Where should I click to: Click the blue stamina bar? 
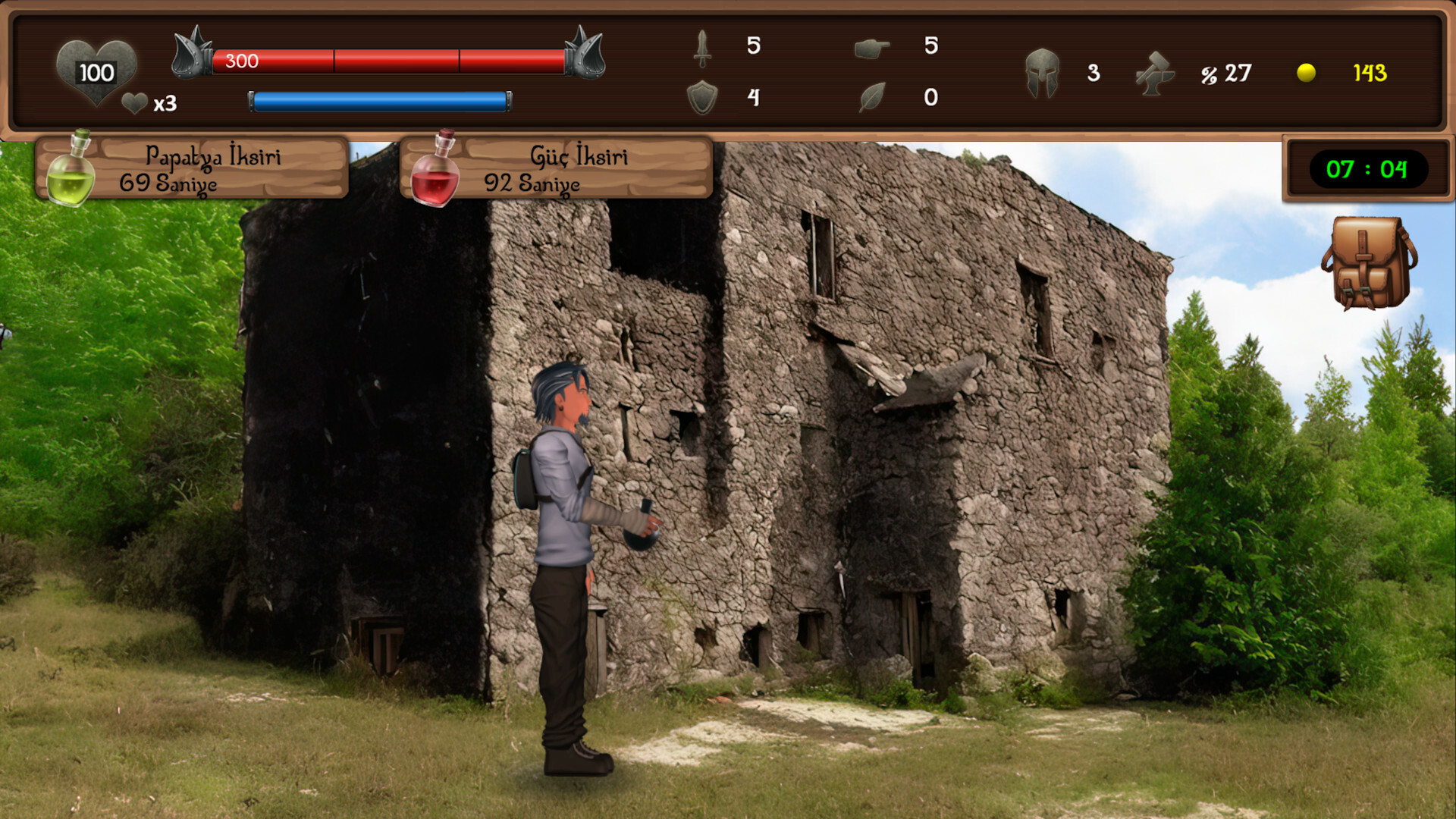click(379, 99)
